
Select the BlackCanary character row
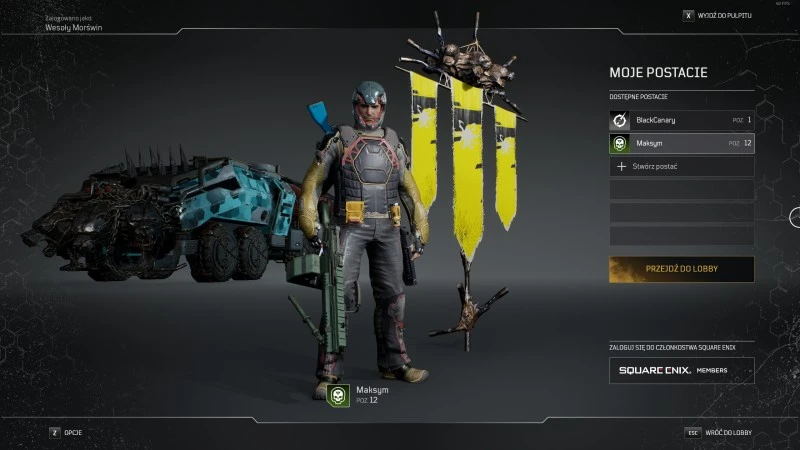[x=681, y=120]
